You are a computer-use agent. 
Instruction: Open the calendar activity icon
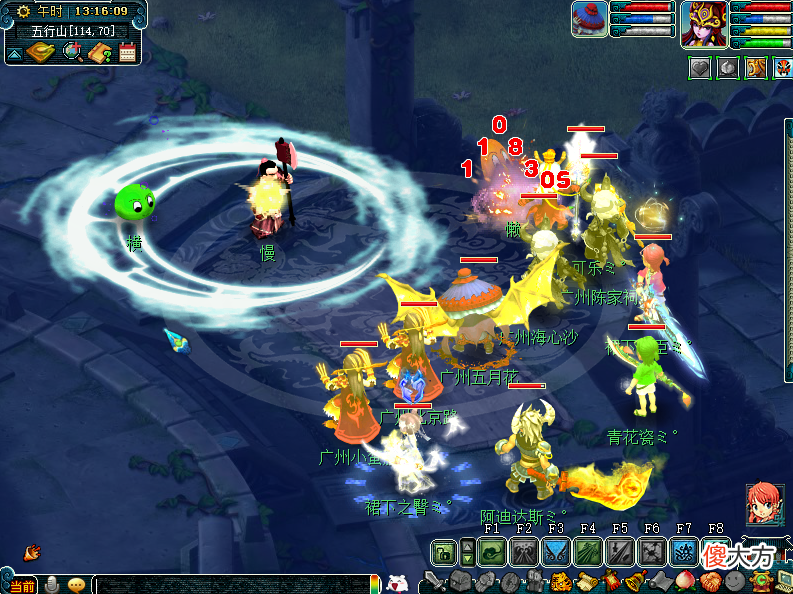tap(128, 52)
